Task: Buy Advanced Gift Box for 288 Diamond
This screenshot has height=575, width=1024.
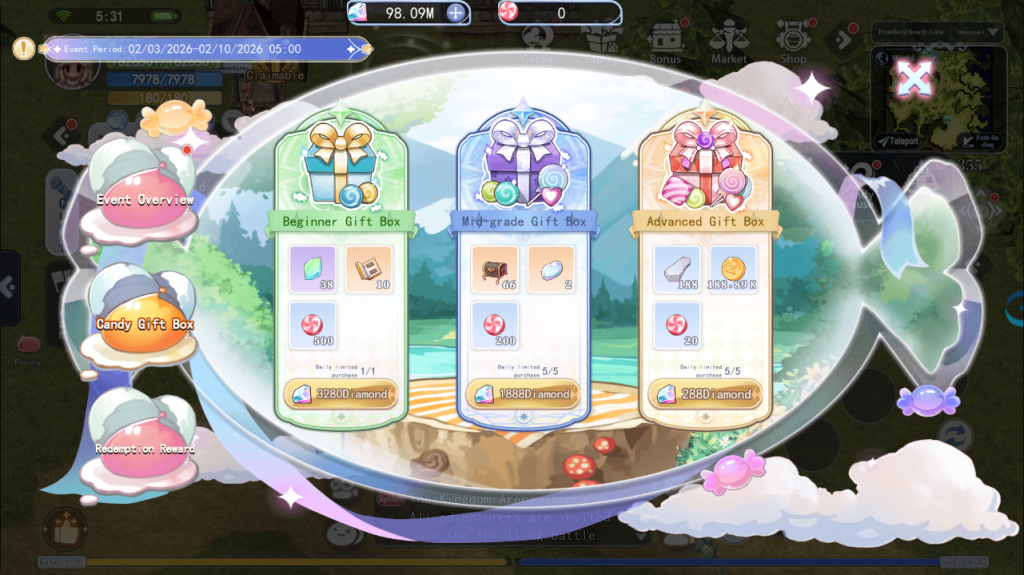Action: [705, 394]
